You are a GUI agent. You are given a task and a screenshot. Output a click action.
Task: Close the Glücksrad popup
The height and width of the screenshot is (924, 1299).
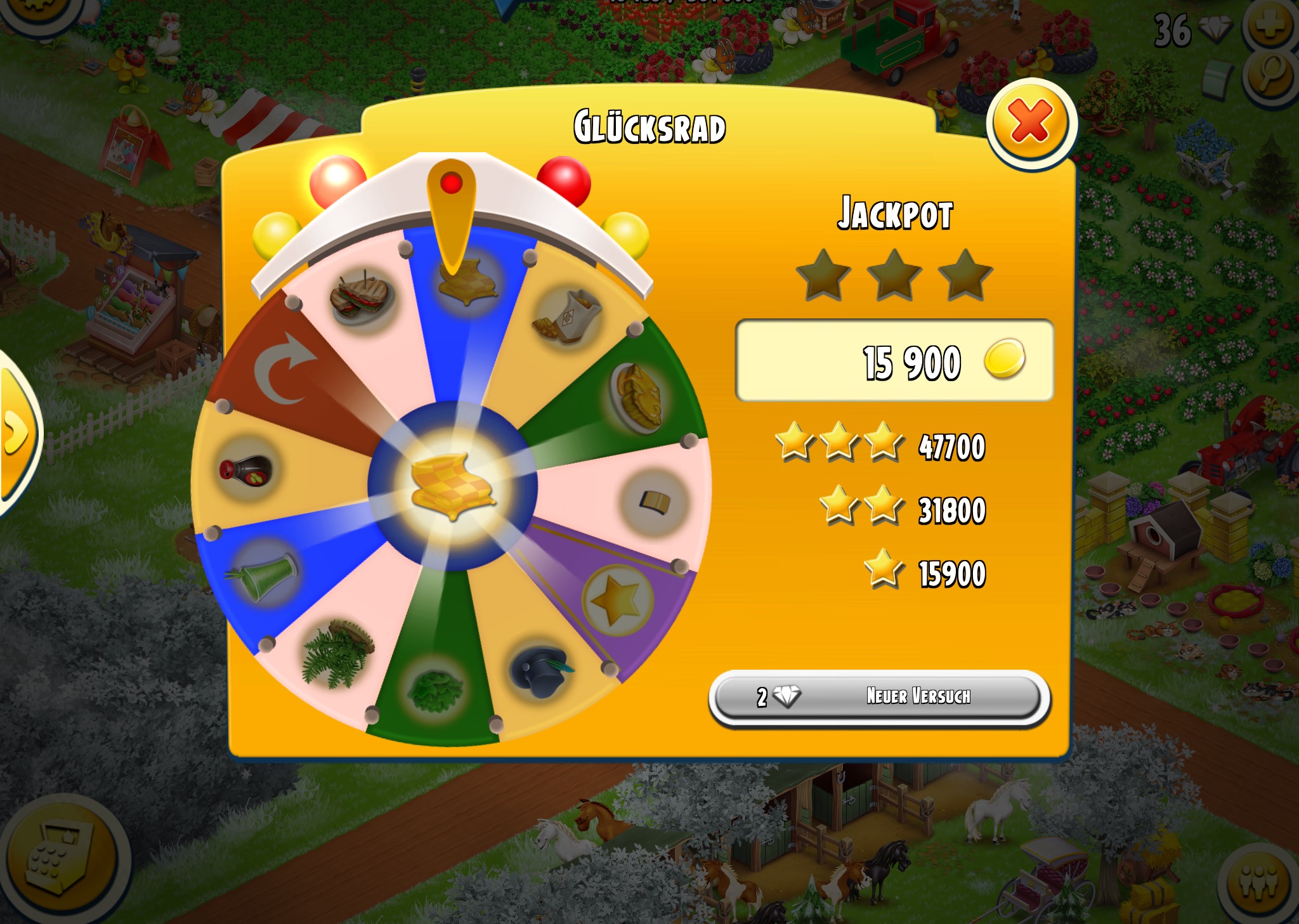coord(1031,124)
